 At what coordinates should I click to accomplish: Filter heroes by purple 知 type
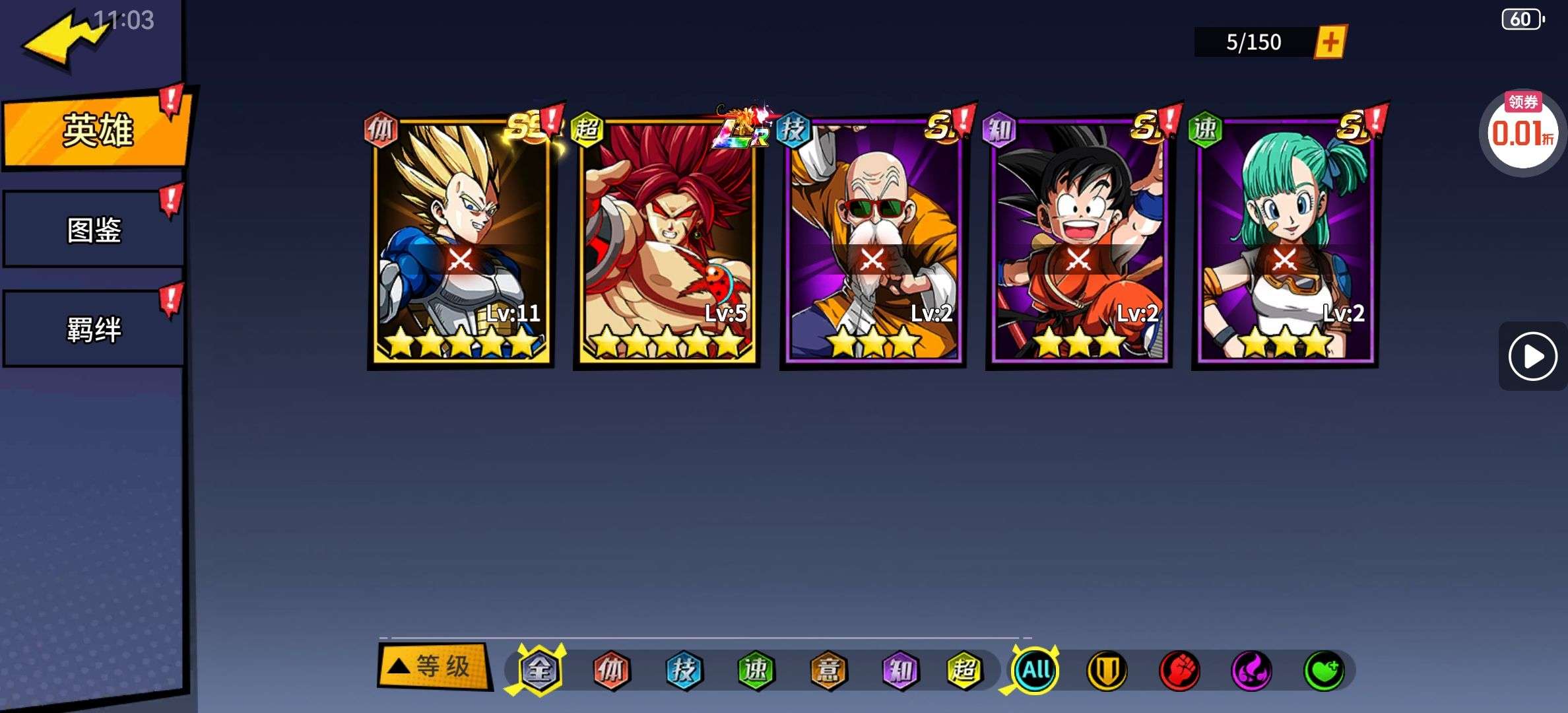900,670
